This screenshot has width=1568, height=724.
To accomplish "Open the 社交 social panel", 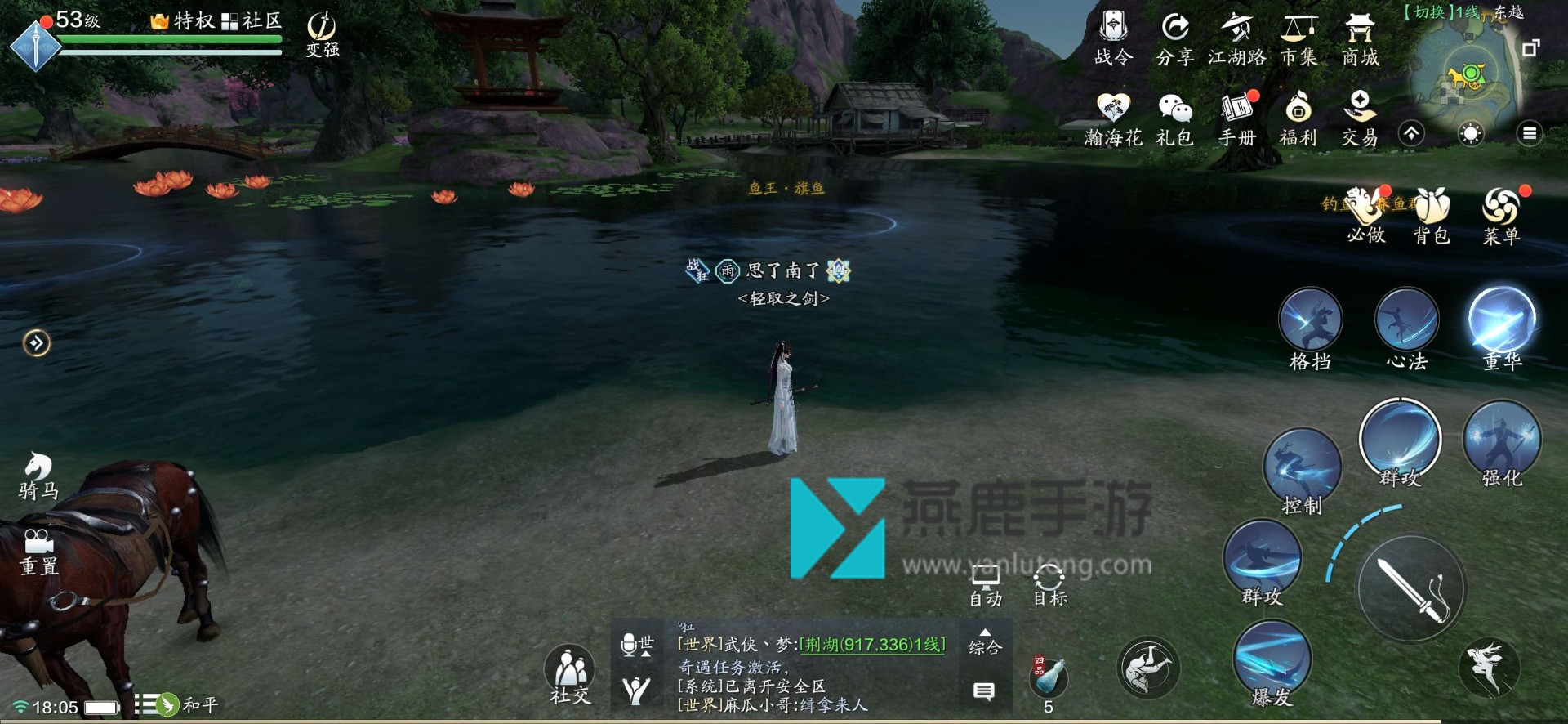I will coord(570,675).
